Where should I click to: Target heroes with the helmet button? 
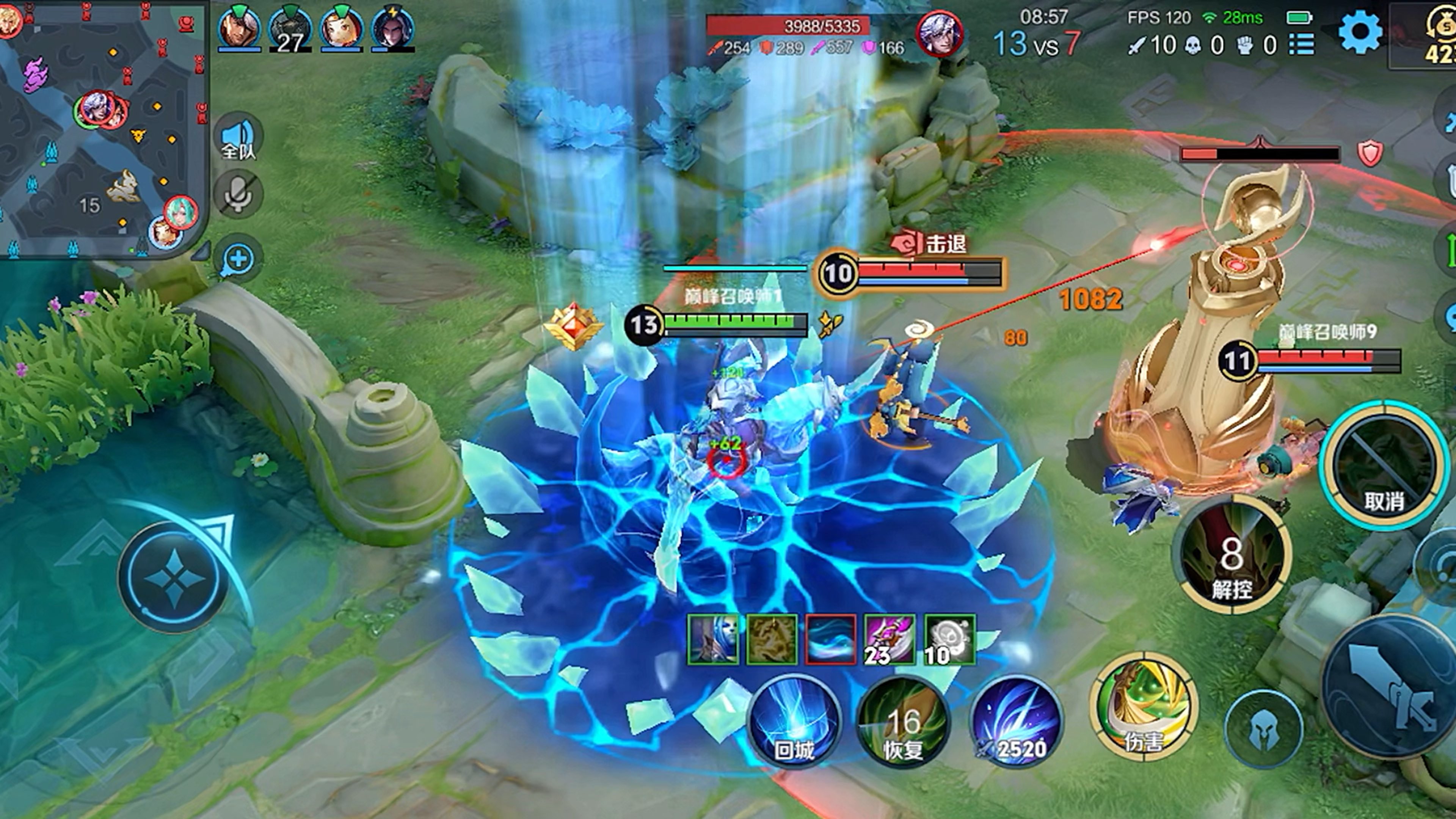[x=1264, y=729]
